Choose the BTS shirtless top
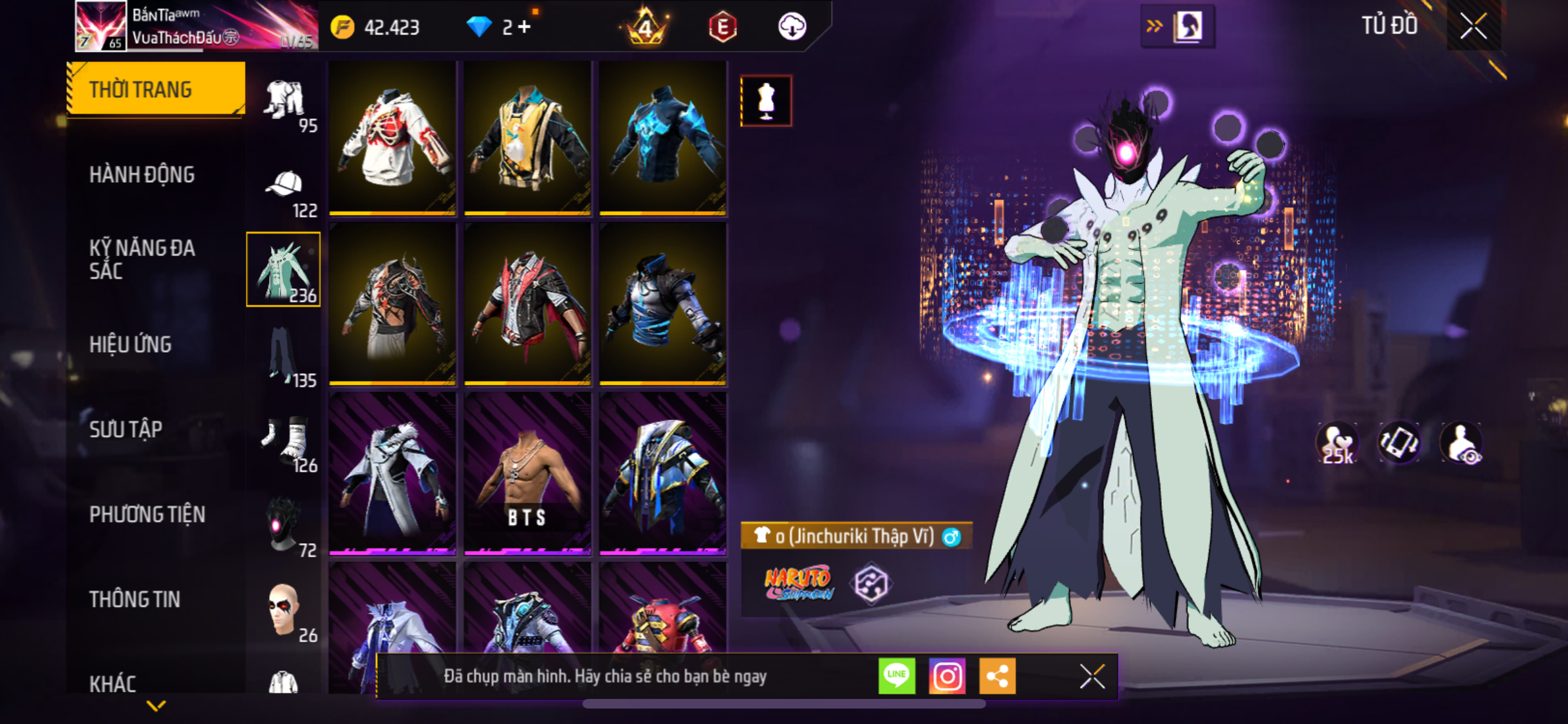1568x724 pixels. 527,474
